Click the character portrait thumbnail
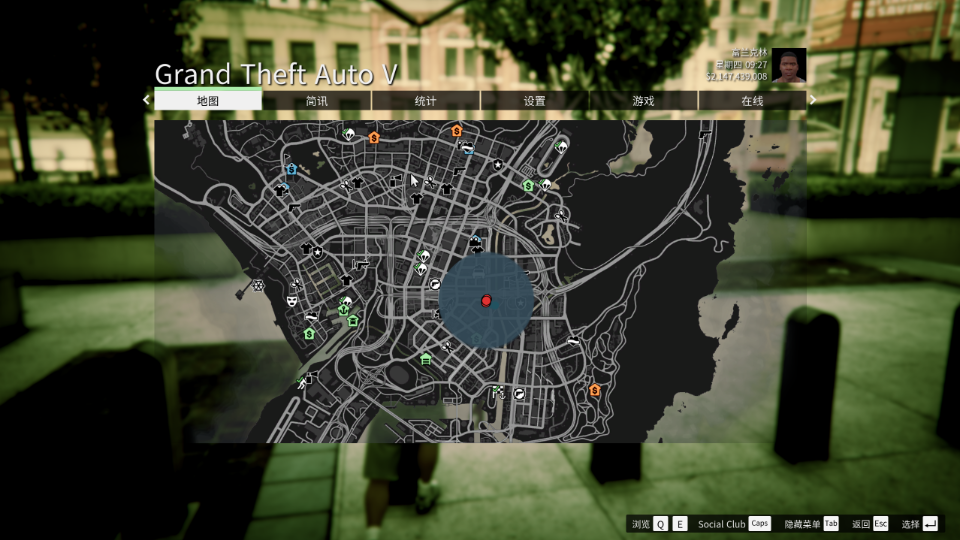The height and width of the screenshot is (540, 960). 788,65
